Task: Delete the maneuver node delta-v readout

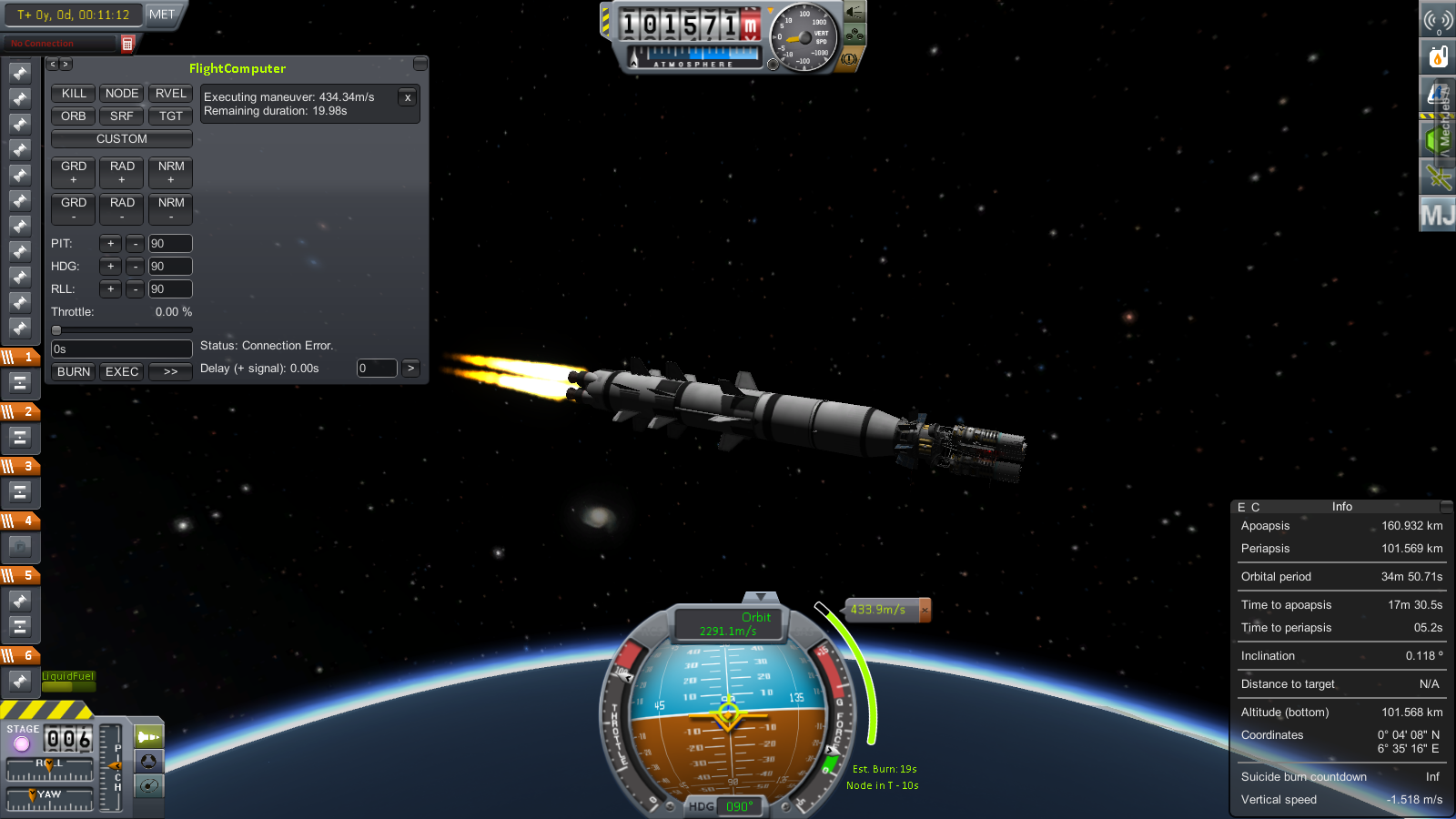Action: tap(925, 610)
